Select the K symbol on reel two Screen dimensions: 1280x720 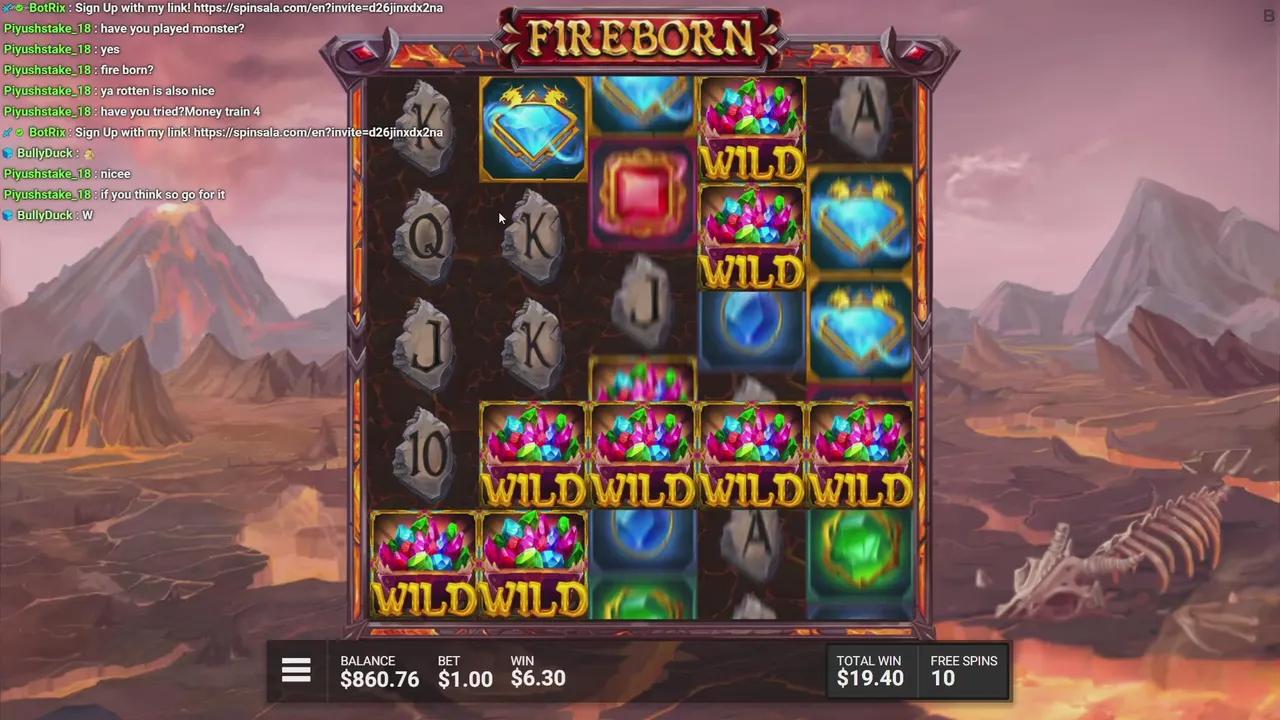coord(533,235)
